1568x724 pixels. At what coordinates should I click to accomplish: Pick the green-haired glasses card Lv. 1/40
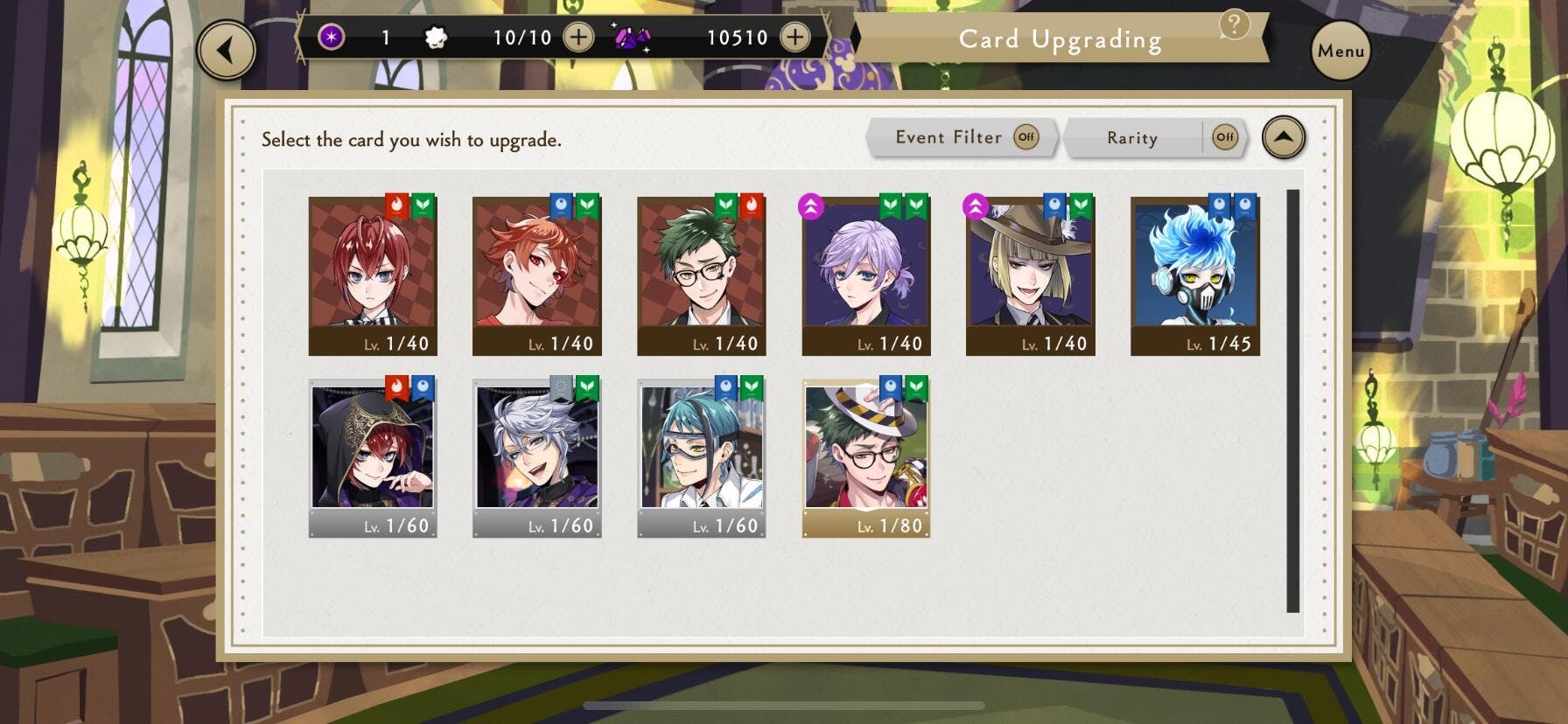pos(701,275)
